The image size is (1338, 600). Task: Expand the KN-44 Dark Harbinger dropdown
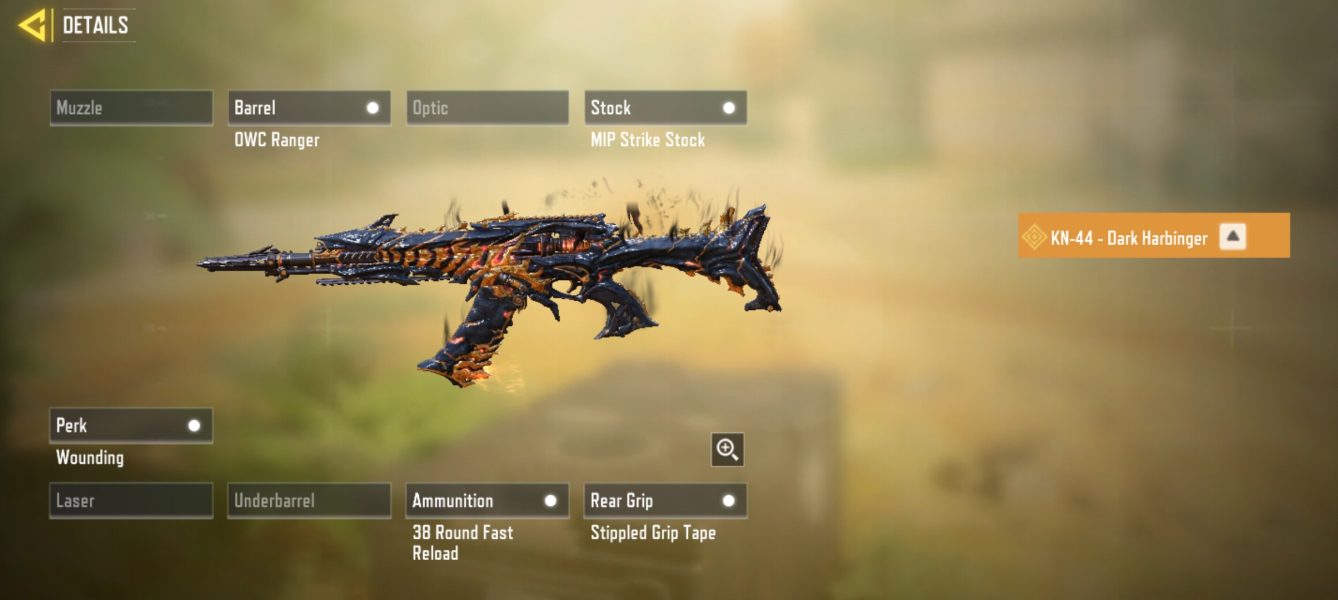[1233, 237]
